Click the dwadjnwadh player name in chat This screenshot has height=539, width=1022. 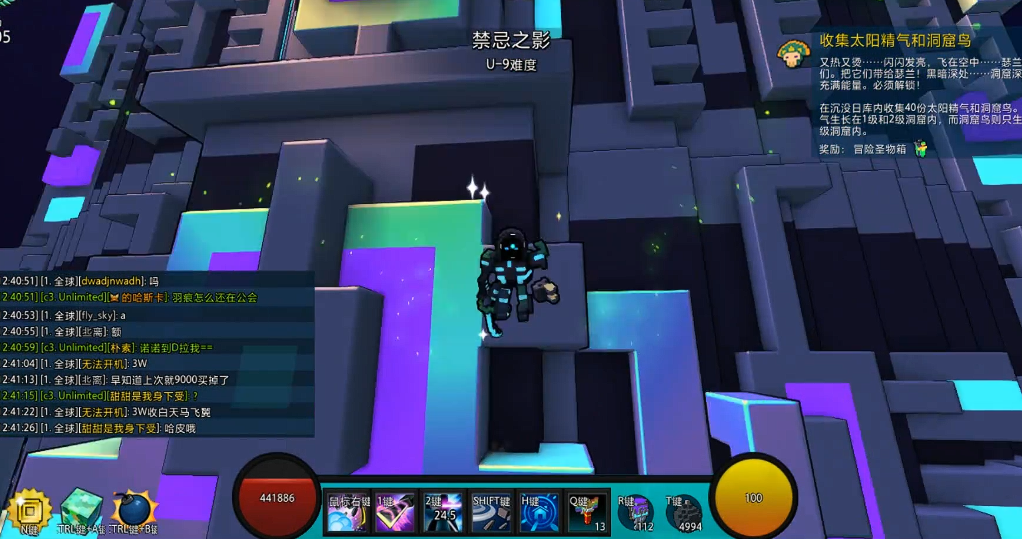[x=111, y=282]
